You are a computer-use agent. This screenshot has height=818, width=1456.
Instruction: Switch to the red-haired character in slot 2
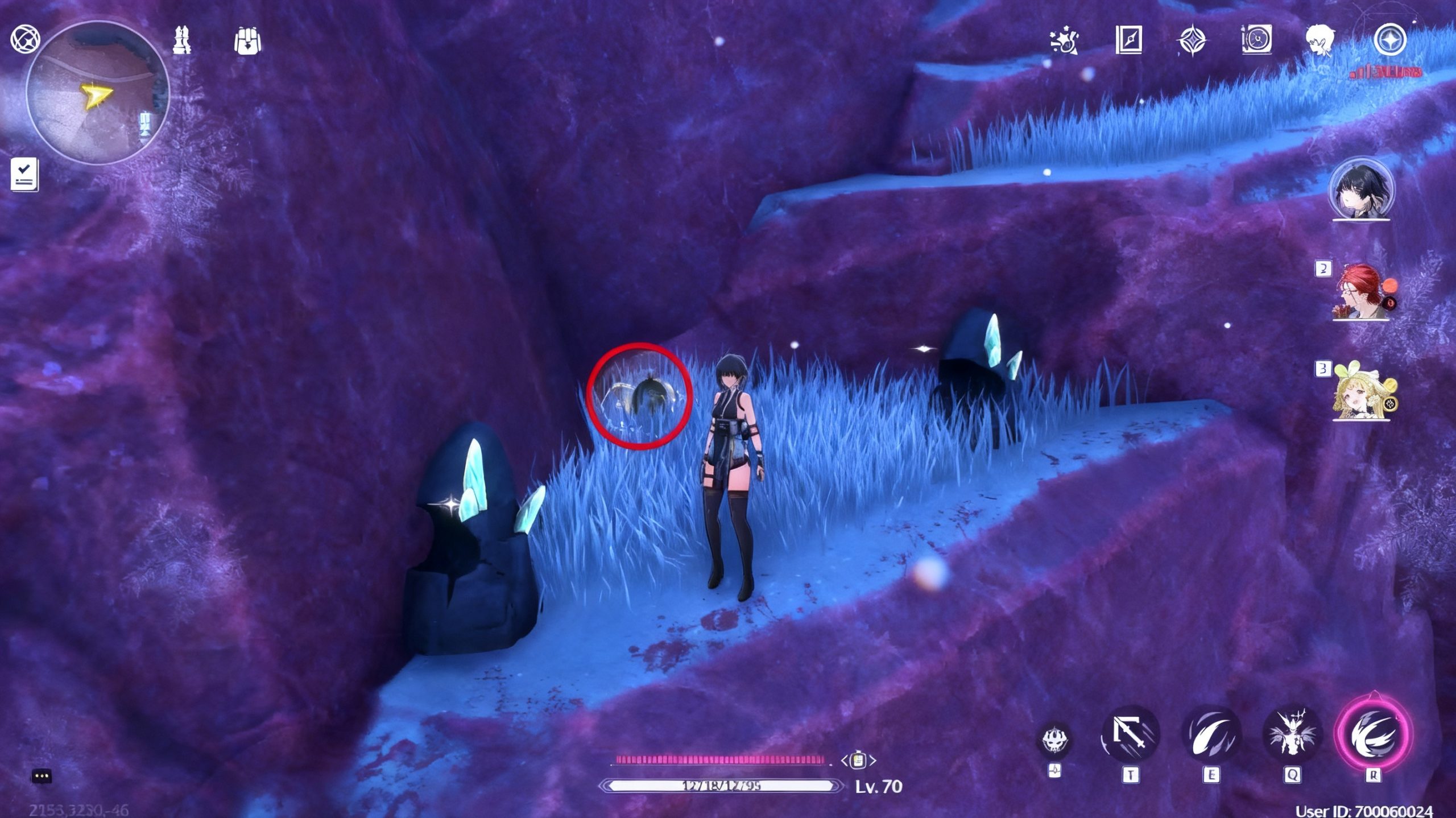(x=1362, y=292)
